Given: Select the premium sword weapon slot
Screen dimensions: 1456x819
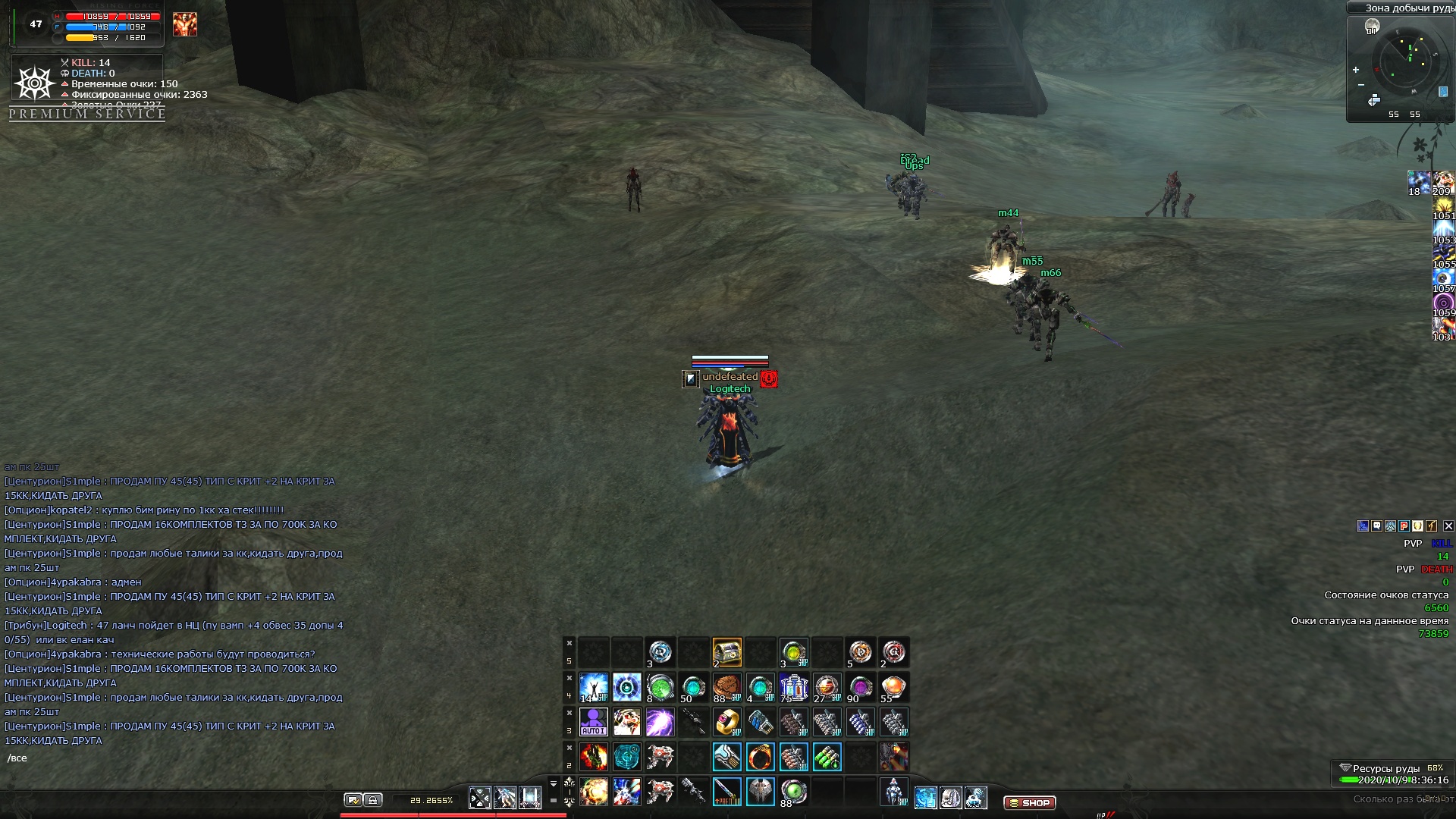Looking at the screenshot, I should coord(726,792).
